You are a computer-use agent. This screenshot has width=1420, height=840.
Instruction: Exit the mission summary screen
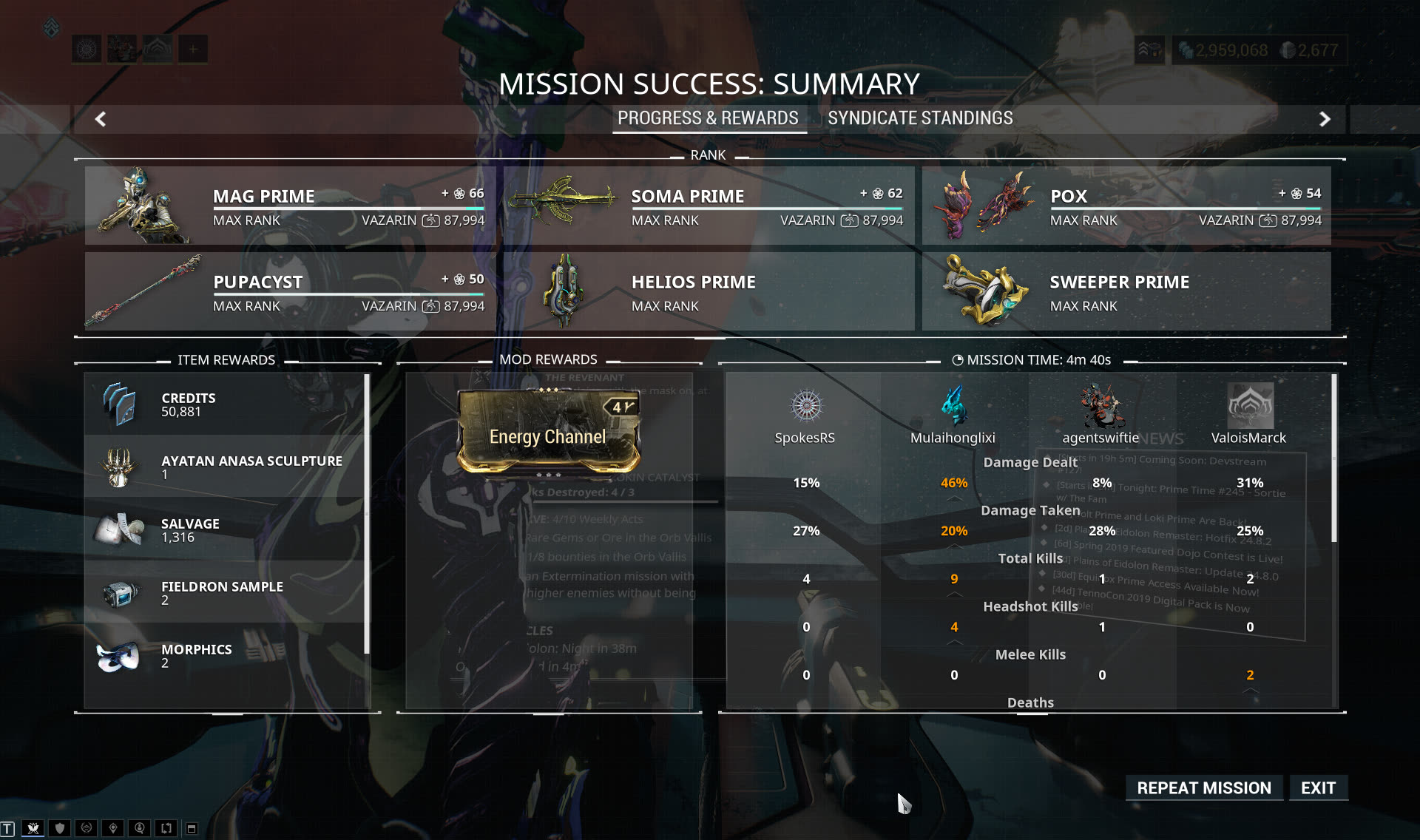(x=1318, y=787)
